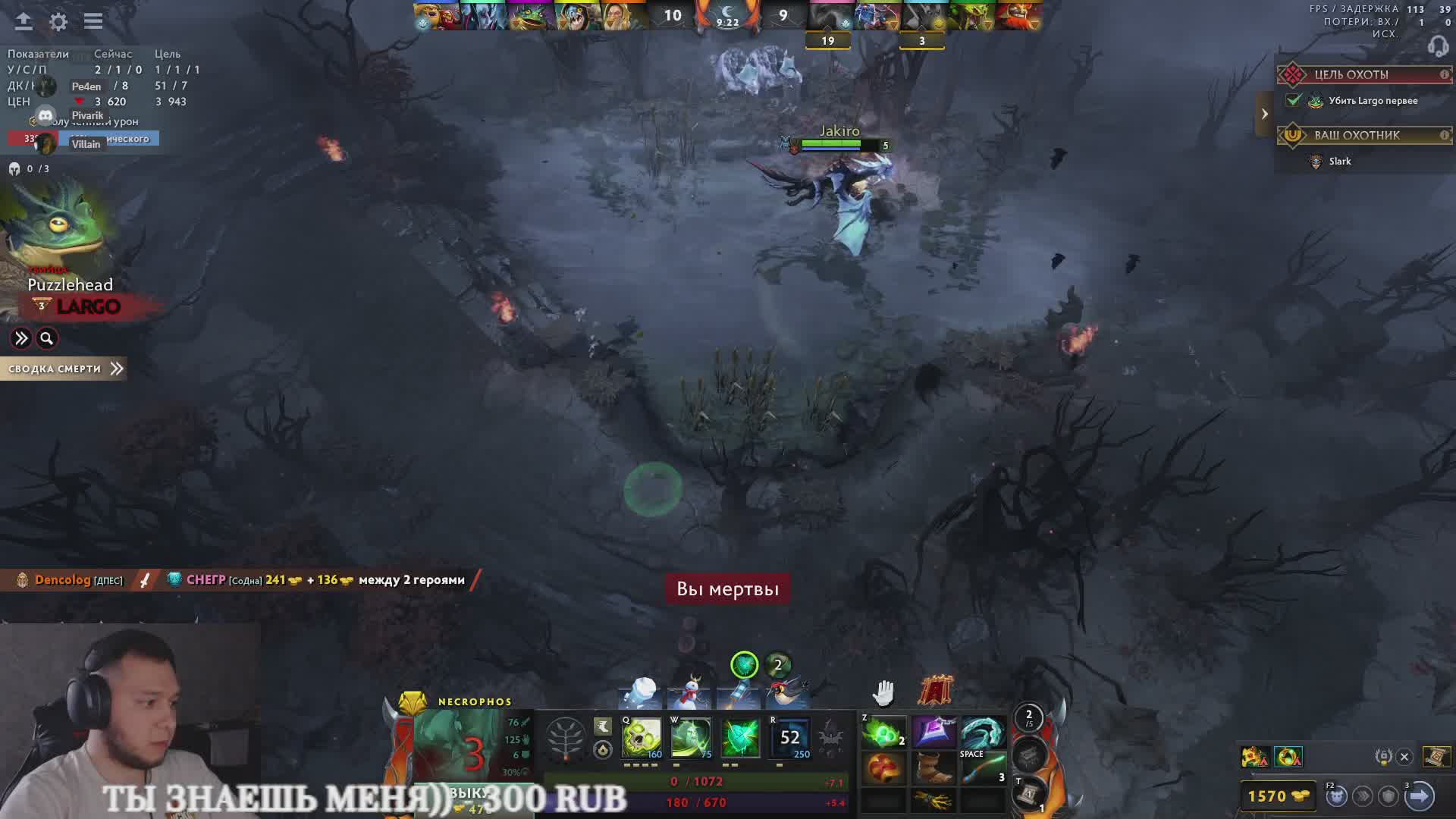Screen dimensions: 1456x819
Task: Open the hamburger main menu
Action: (x=93, y=22)
